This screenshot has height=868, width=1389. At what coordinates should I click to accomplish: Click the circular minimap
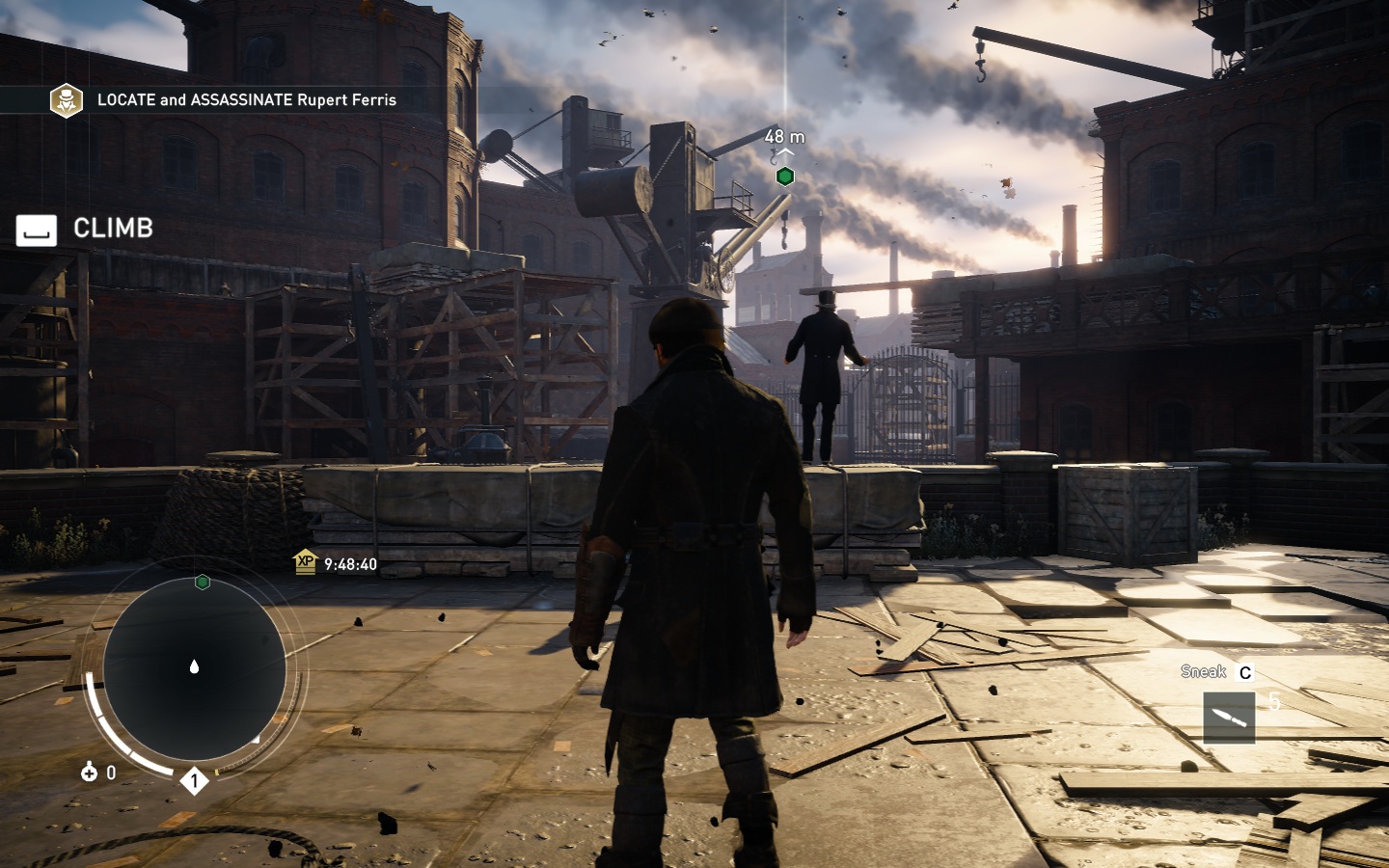pyautogui.click(x=194, y=667)
